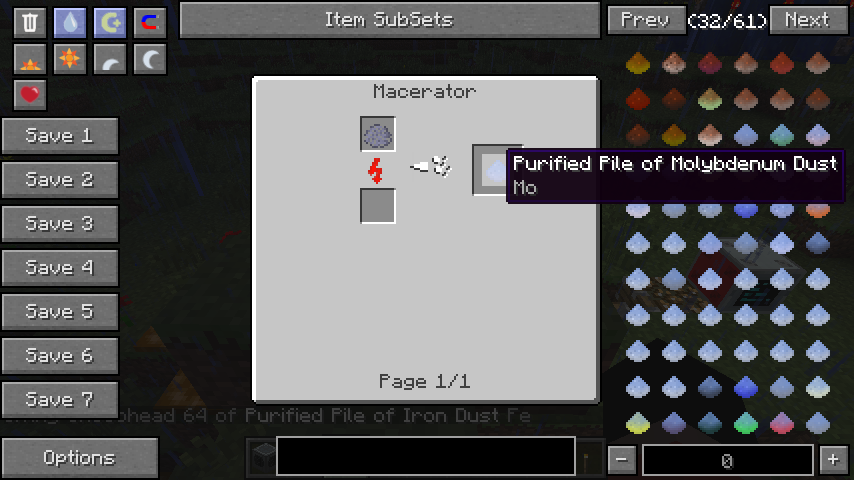Image resolution: width=854 pixels, height=480 pixels.
Task: Decrease item quantity with the minus button
Action: pyautogui.click(x=622, y=460)
